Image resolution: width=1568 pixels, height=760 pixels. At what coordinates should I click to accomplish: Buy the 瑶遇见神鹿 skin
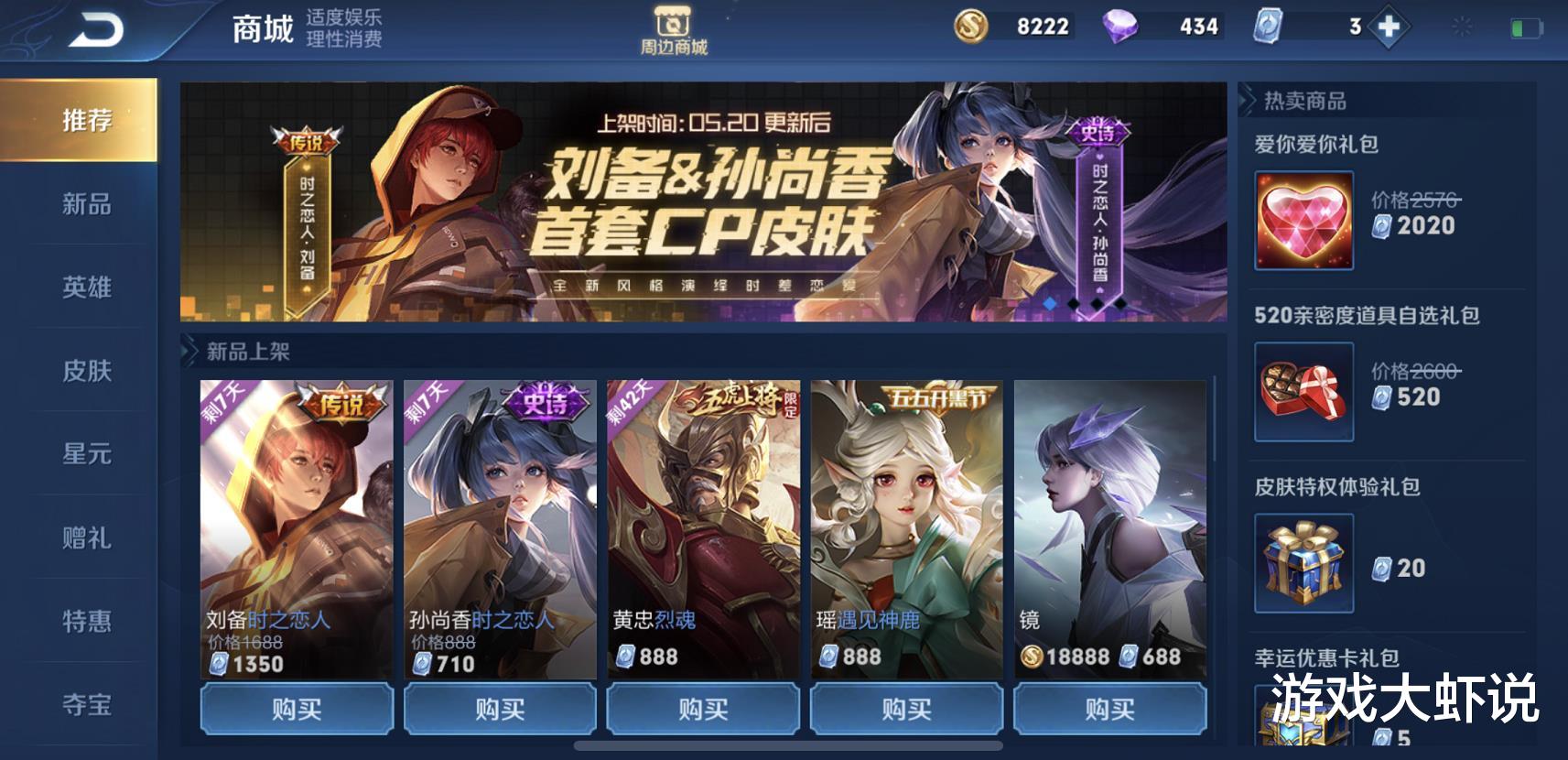click(x=905, y=708)
